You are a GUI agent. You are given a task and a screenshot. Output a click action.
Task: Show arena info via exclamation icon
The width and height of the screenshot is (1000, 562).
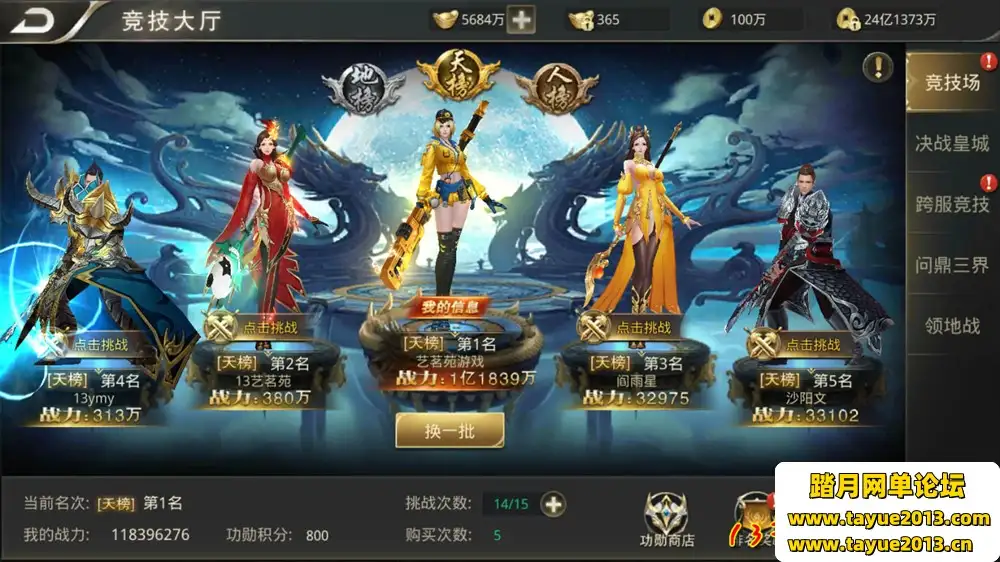pos(878,67)
